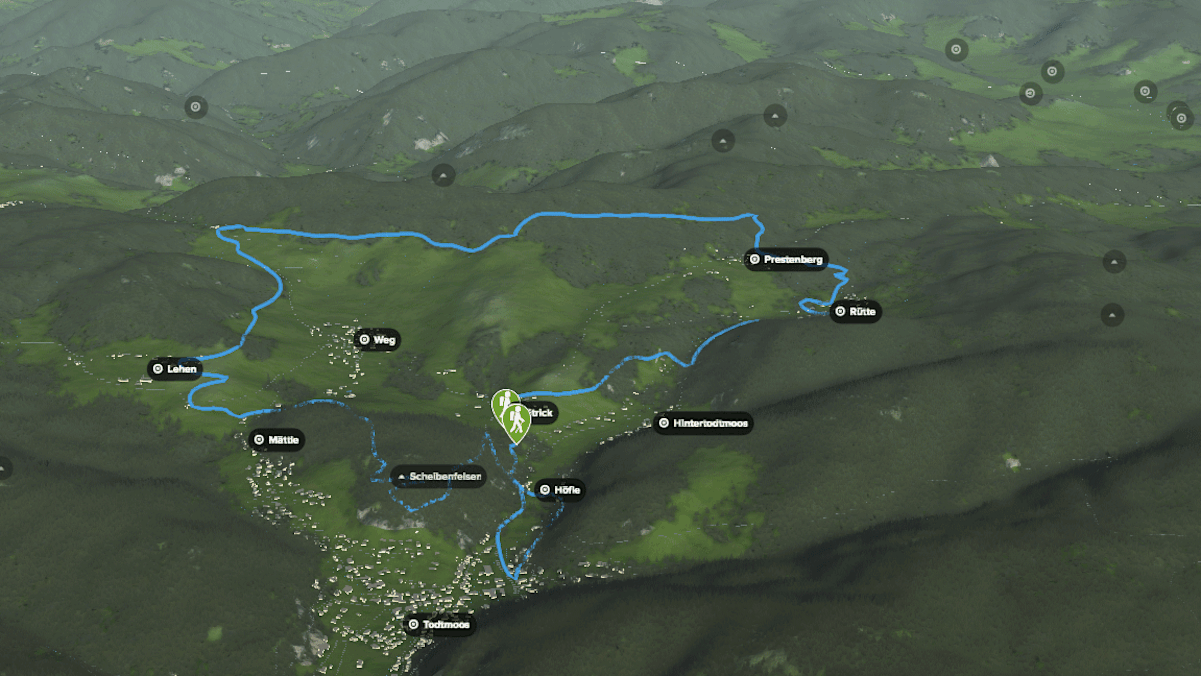Screen dimensions: 1201x676
Task: Click the Rütte place marker
Action: 855,312
